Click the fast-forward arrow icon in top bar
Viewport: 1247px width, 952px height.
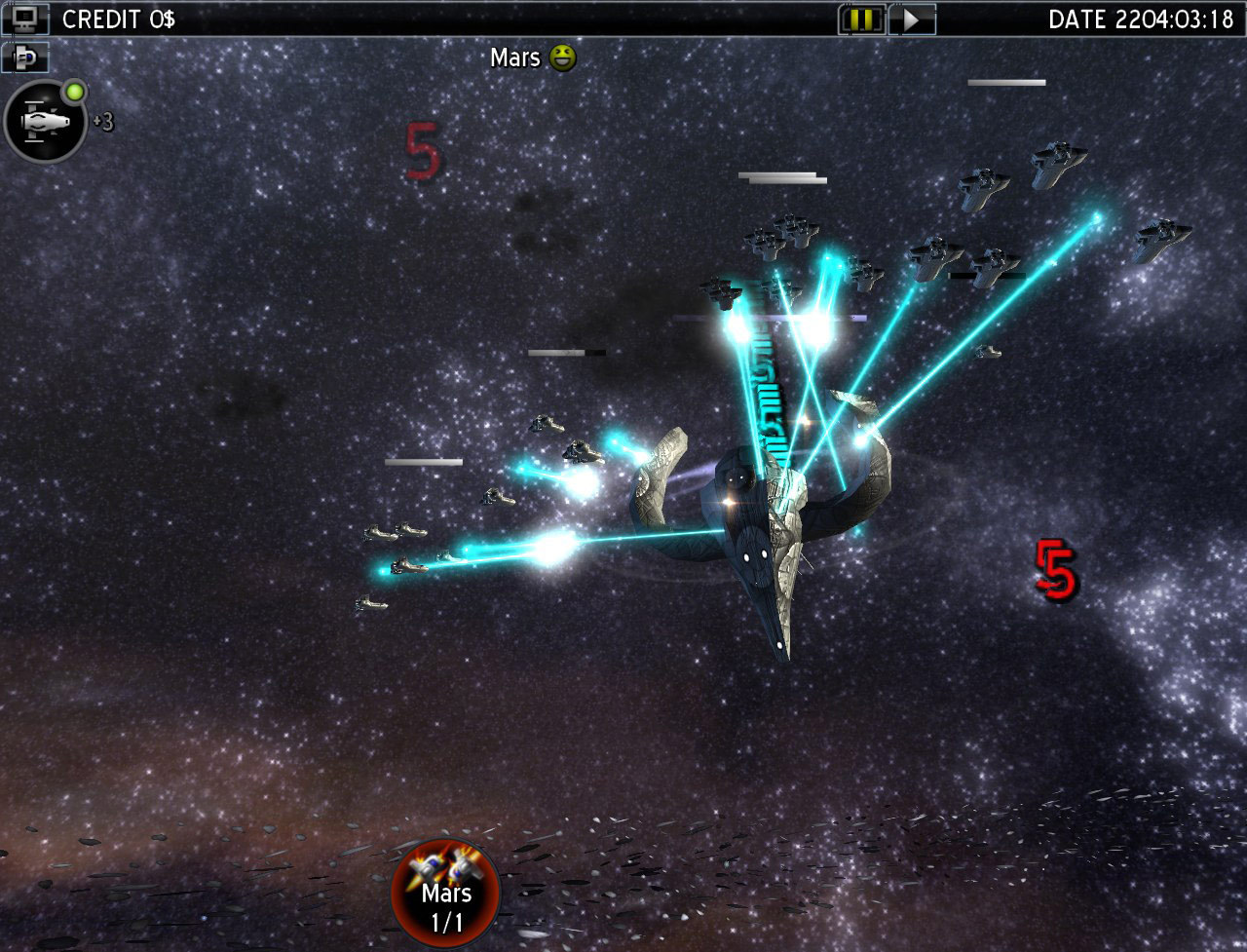pyautogui.click(x=912, y=19)
